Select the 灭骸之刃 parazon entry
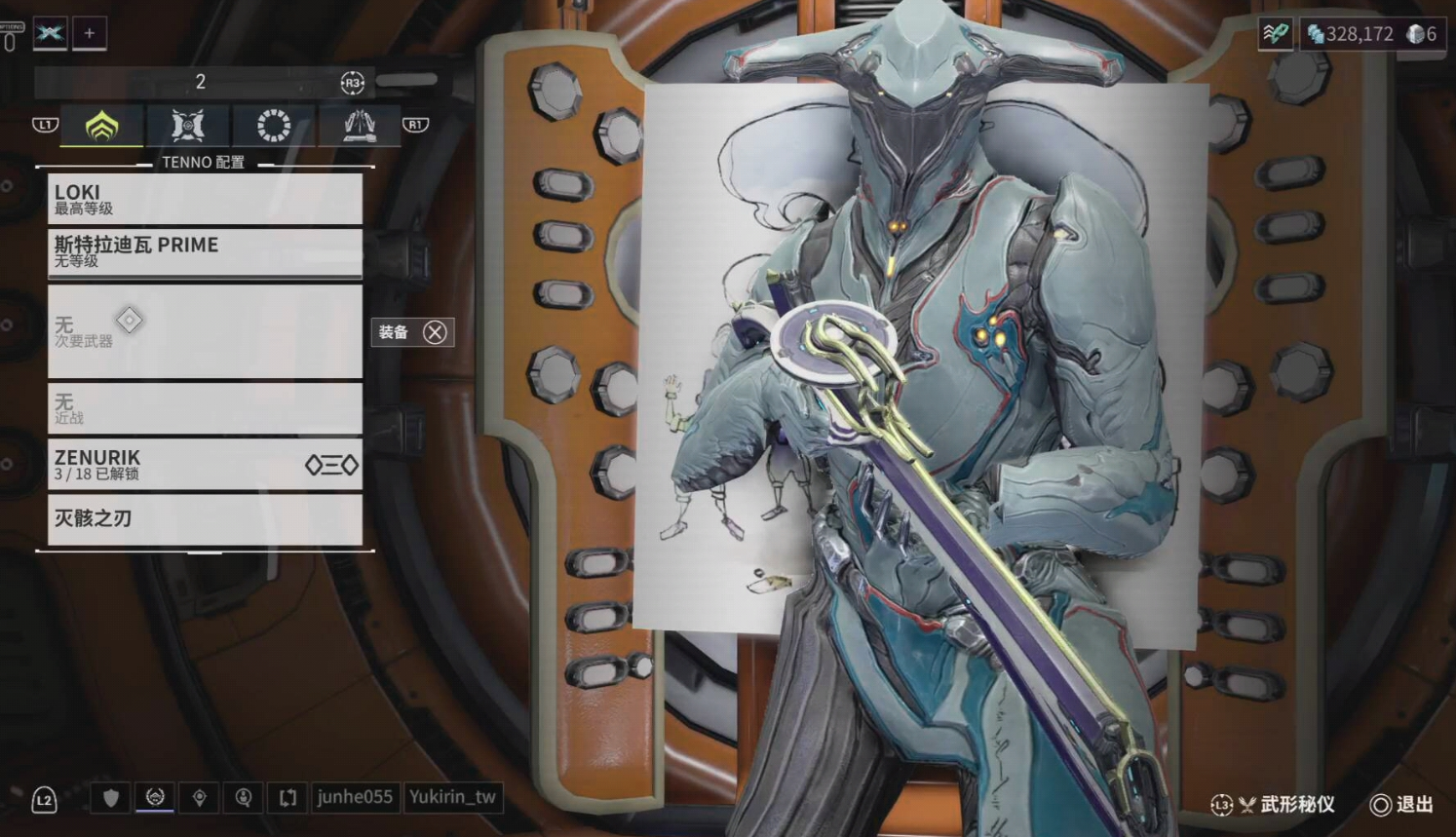Screen dimensions: 1456x837 pos(205,519)
